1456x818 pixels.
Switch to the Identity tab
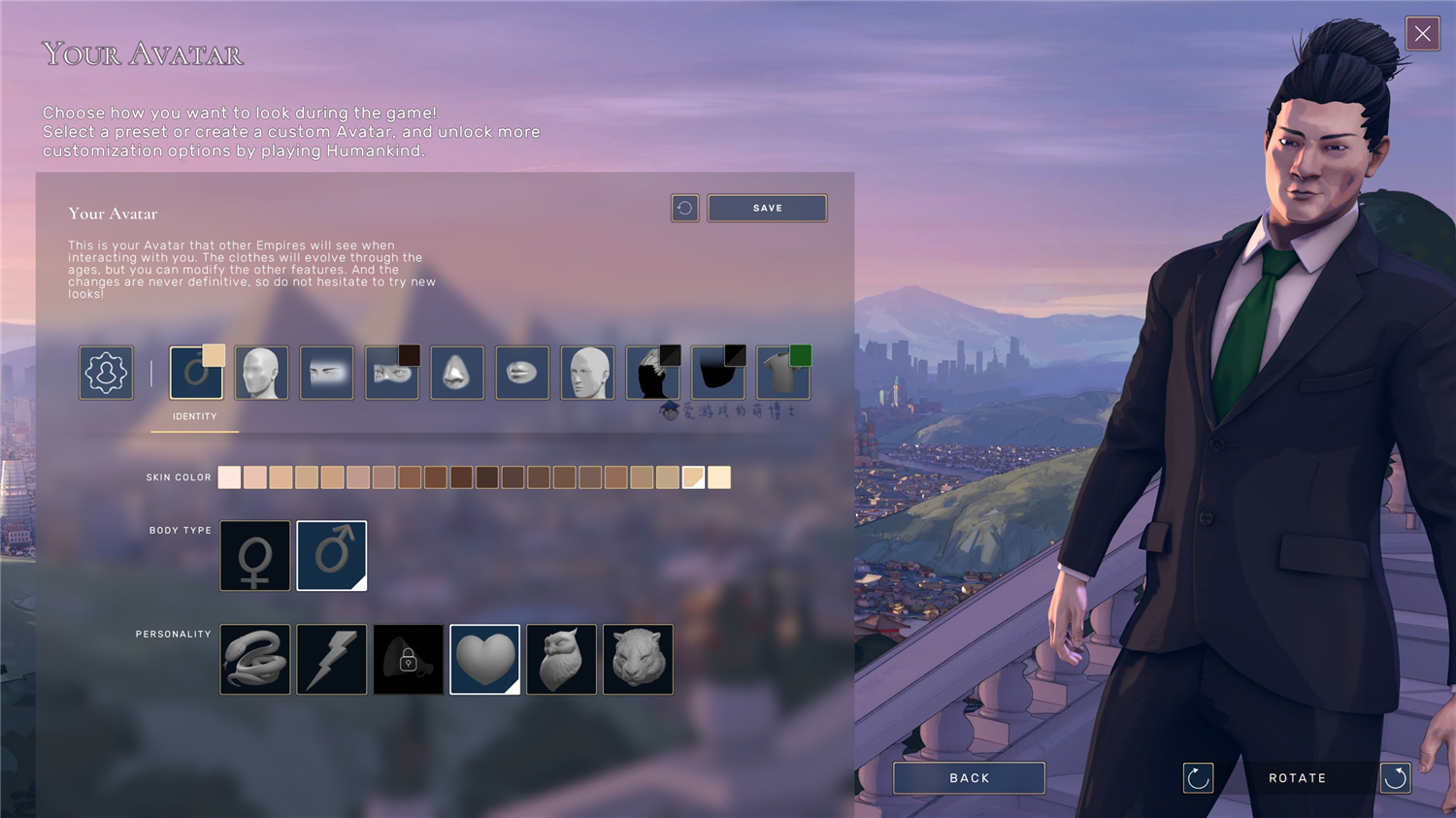[x=196, y=373]
